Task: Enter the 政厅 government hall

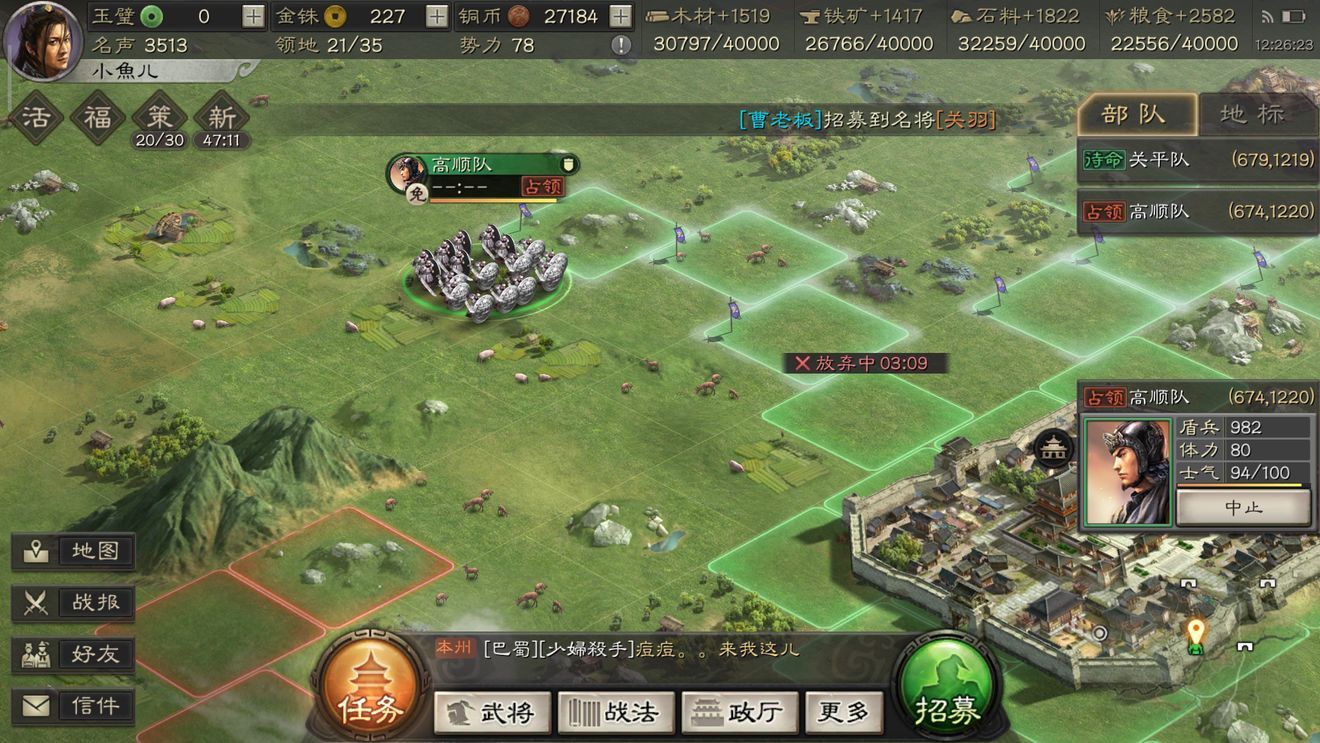Action: tap(738, 712)
